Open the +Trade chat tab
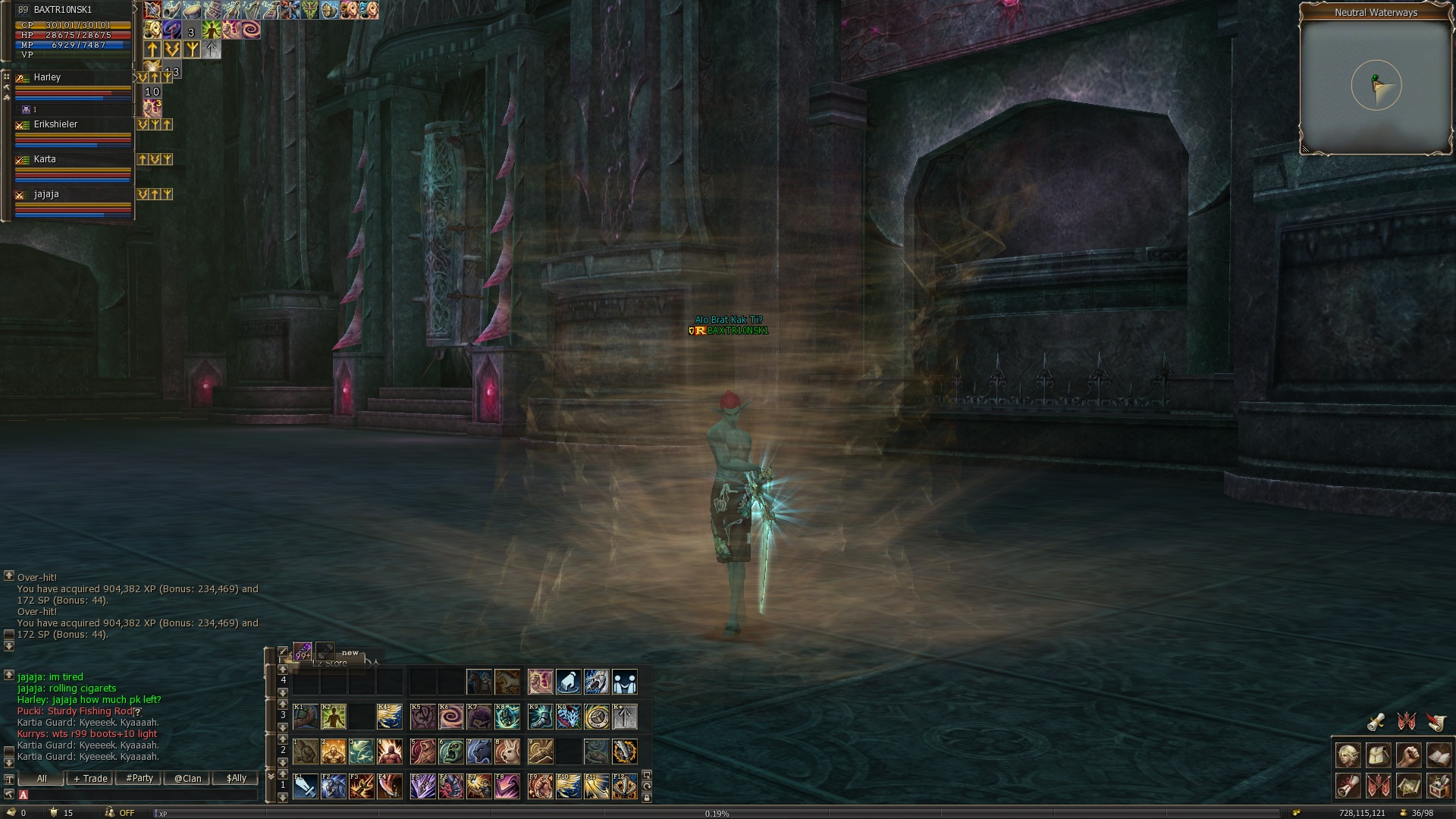The height and width of the screenshot is (819, 1456). pyautogui.click(x=90, y=779)
